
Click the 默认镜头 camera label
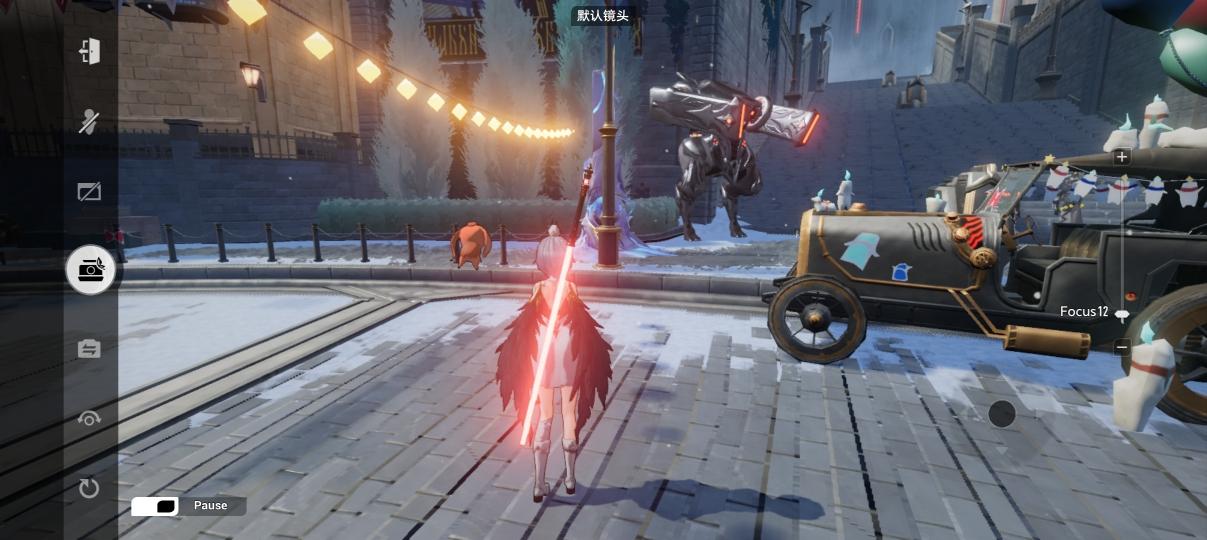pos(603,16)
